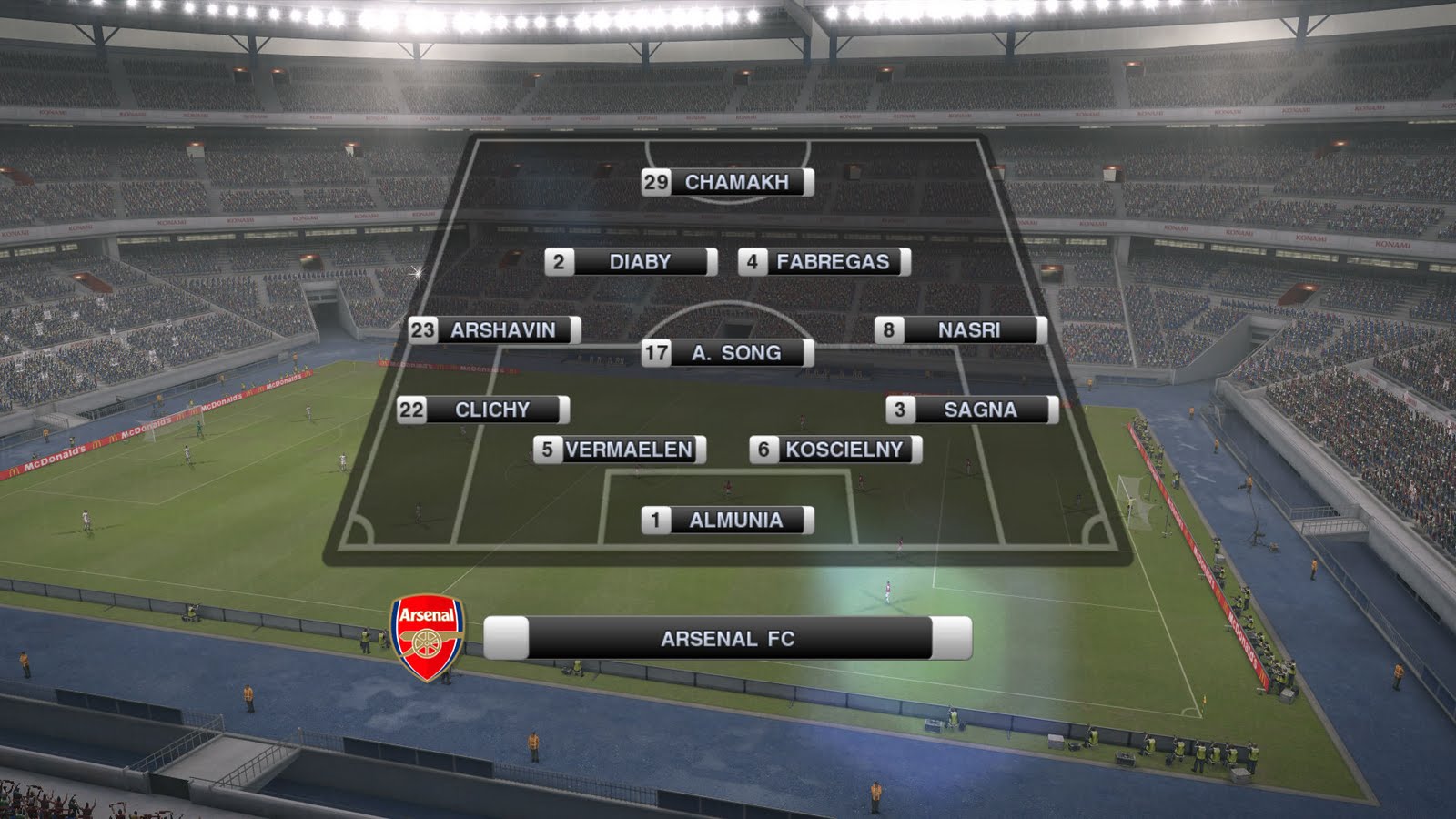Select the DIABY midfielder nameplate

coord(642,261)
